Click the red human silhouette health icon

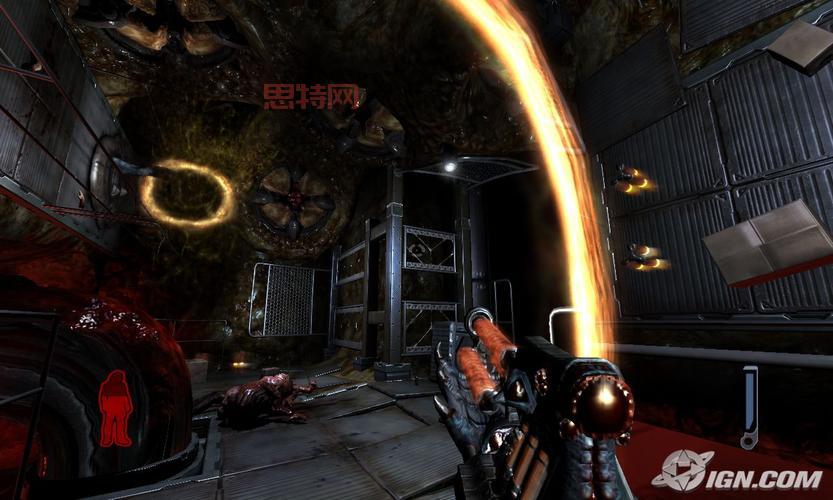tap(115, 408)
